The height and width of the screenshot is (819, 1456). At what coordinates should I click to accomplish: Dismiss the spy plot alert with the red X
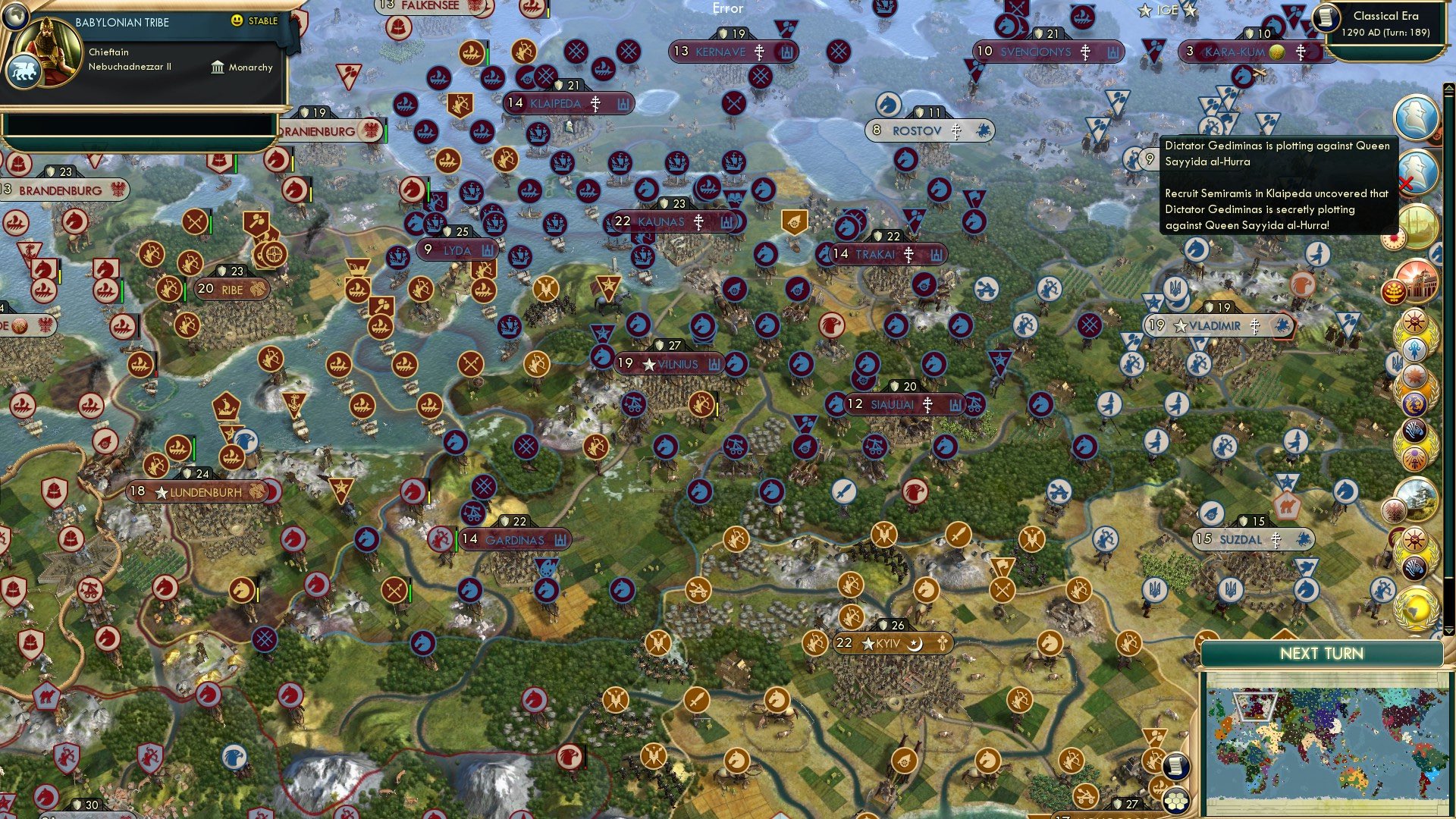pyautogui.click(x=1406, y=184)
